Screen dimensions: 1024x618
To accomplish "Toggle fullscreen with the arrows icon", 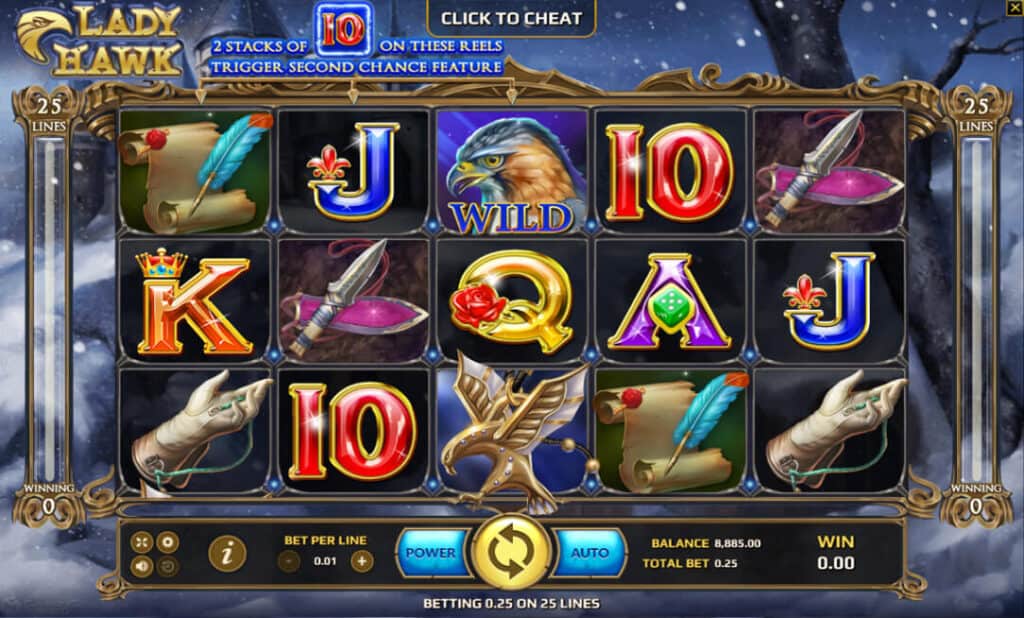I will point(143,543).
